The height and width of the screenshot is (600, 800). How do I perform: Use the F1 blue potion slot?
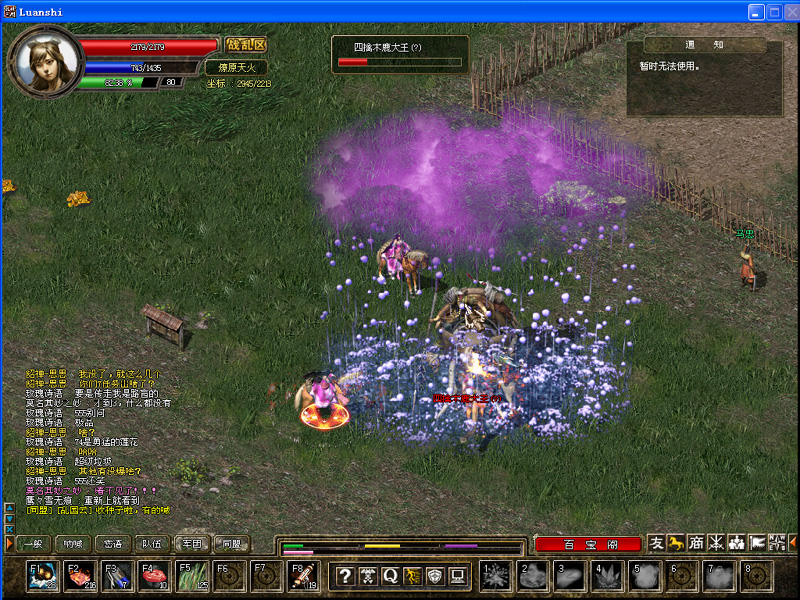tap(45, 577)
